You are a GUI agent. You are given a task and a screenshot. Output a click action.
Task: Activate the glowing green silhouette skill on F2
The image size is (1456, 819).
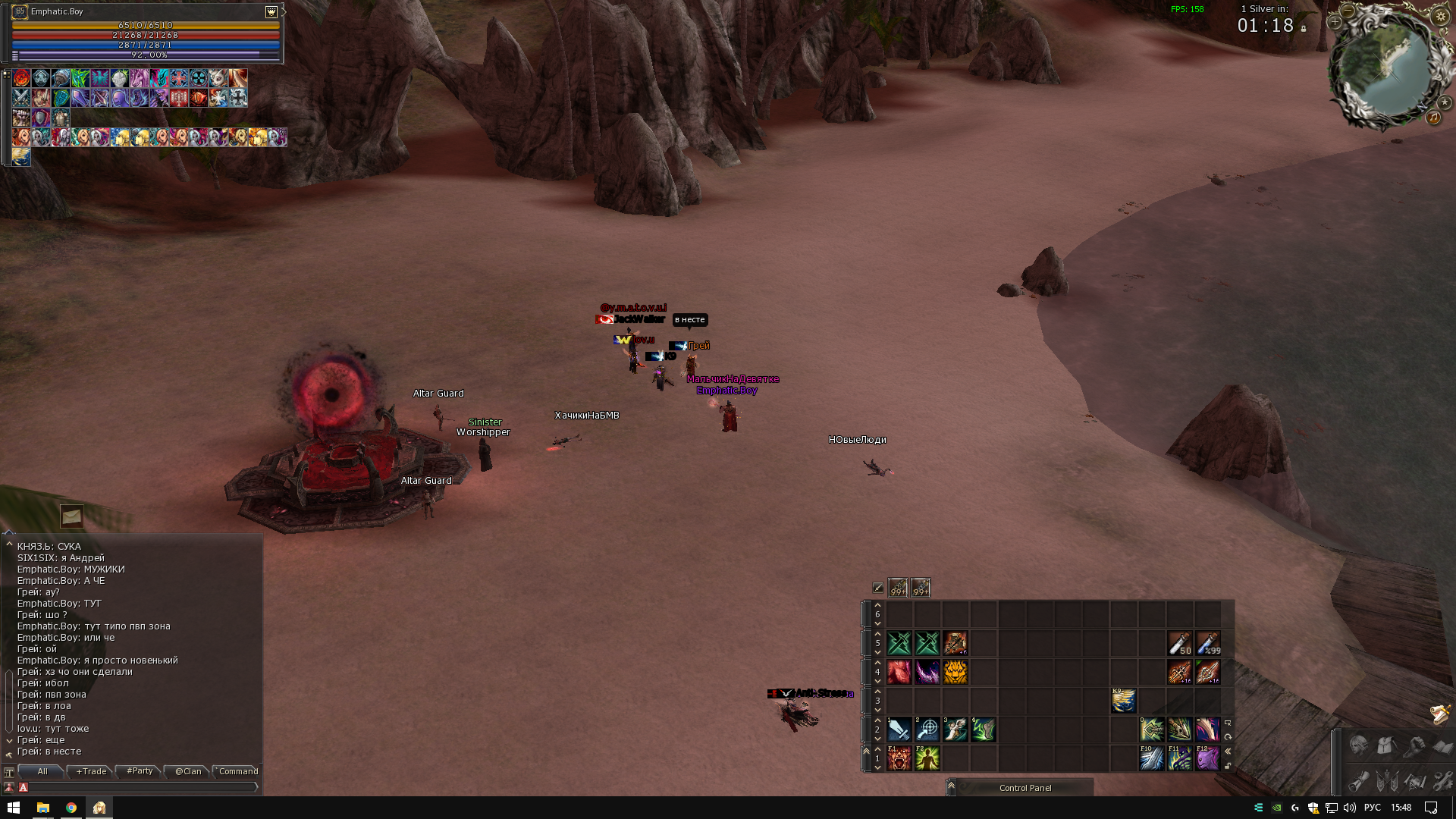[x=927, y=758]
